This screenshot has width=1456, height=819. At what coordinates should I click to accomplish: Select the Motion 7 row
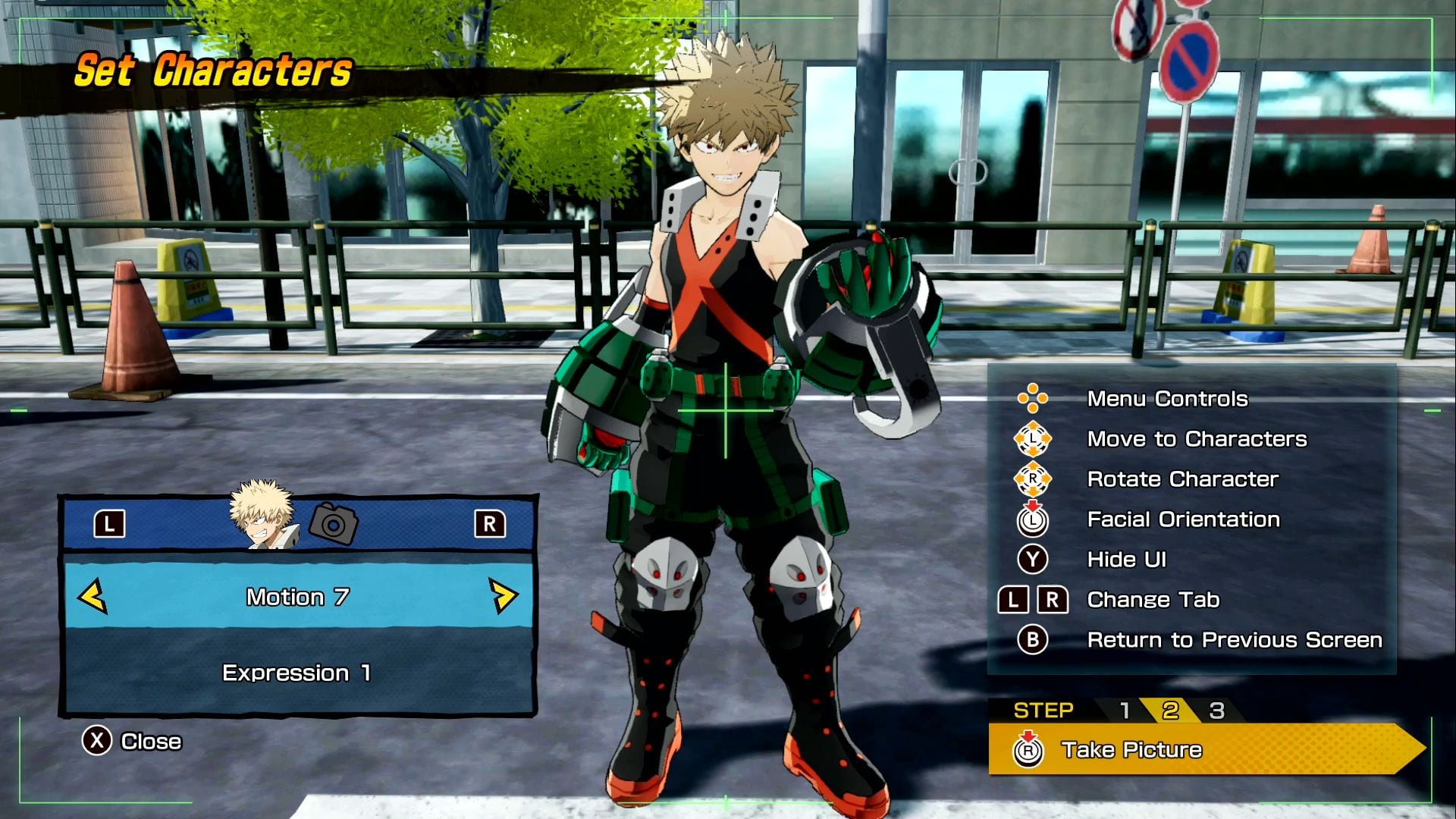(x=297, y=597)
